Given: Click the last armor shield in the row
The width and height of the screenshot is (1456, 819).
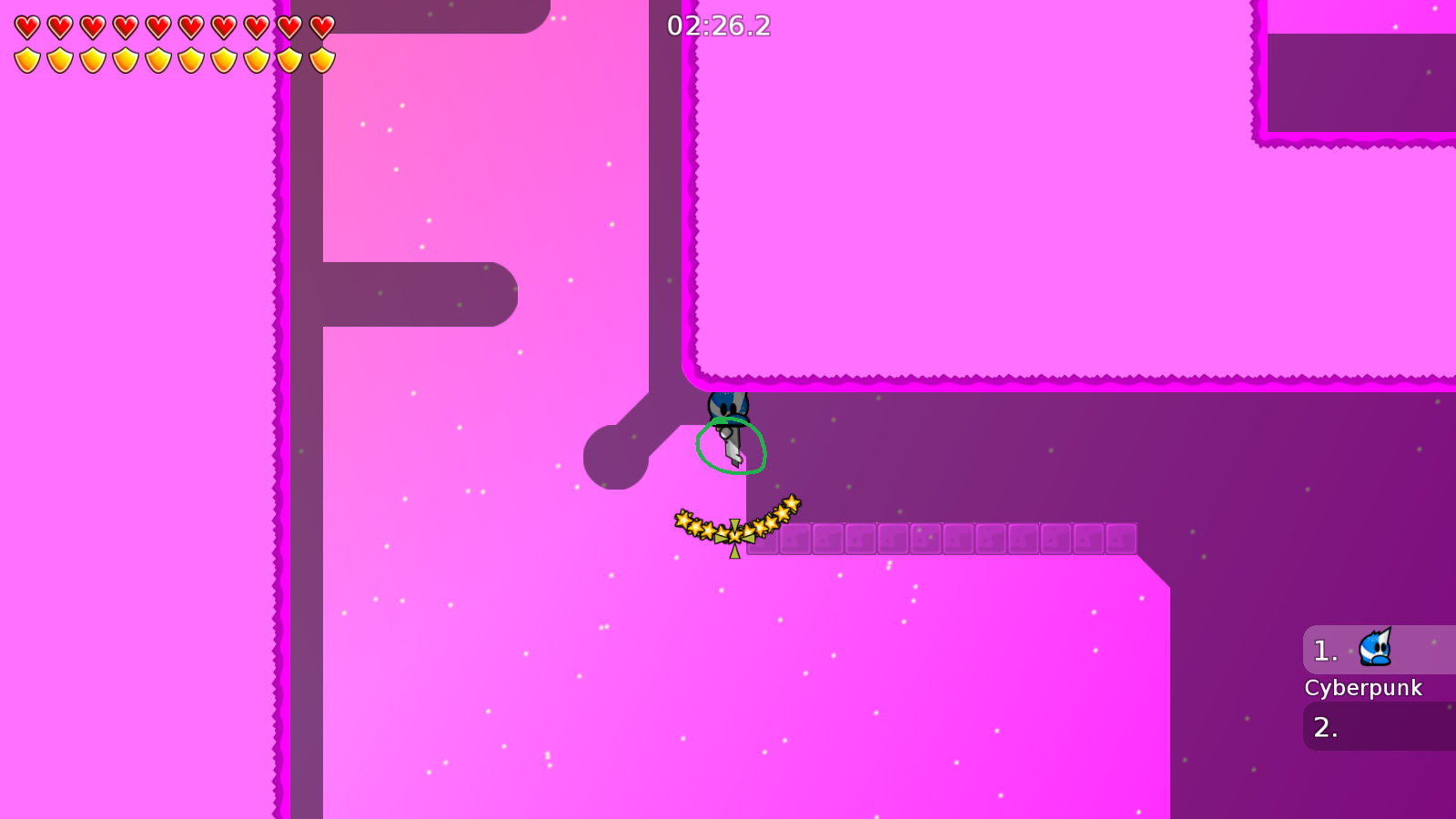Looking at the screenshot, I should [x=320, y=59].
